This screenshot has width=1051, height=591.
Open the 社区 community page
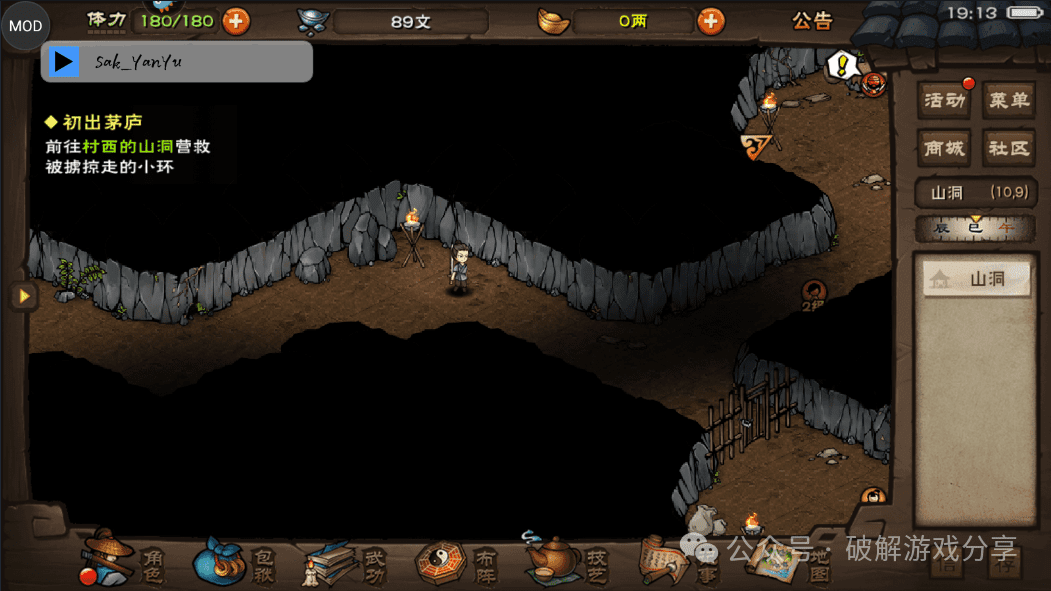point(1008,148)
